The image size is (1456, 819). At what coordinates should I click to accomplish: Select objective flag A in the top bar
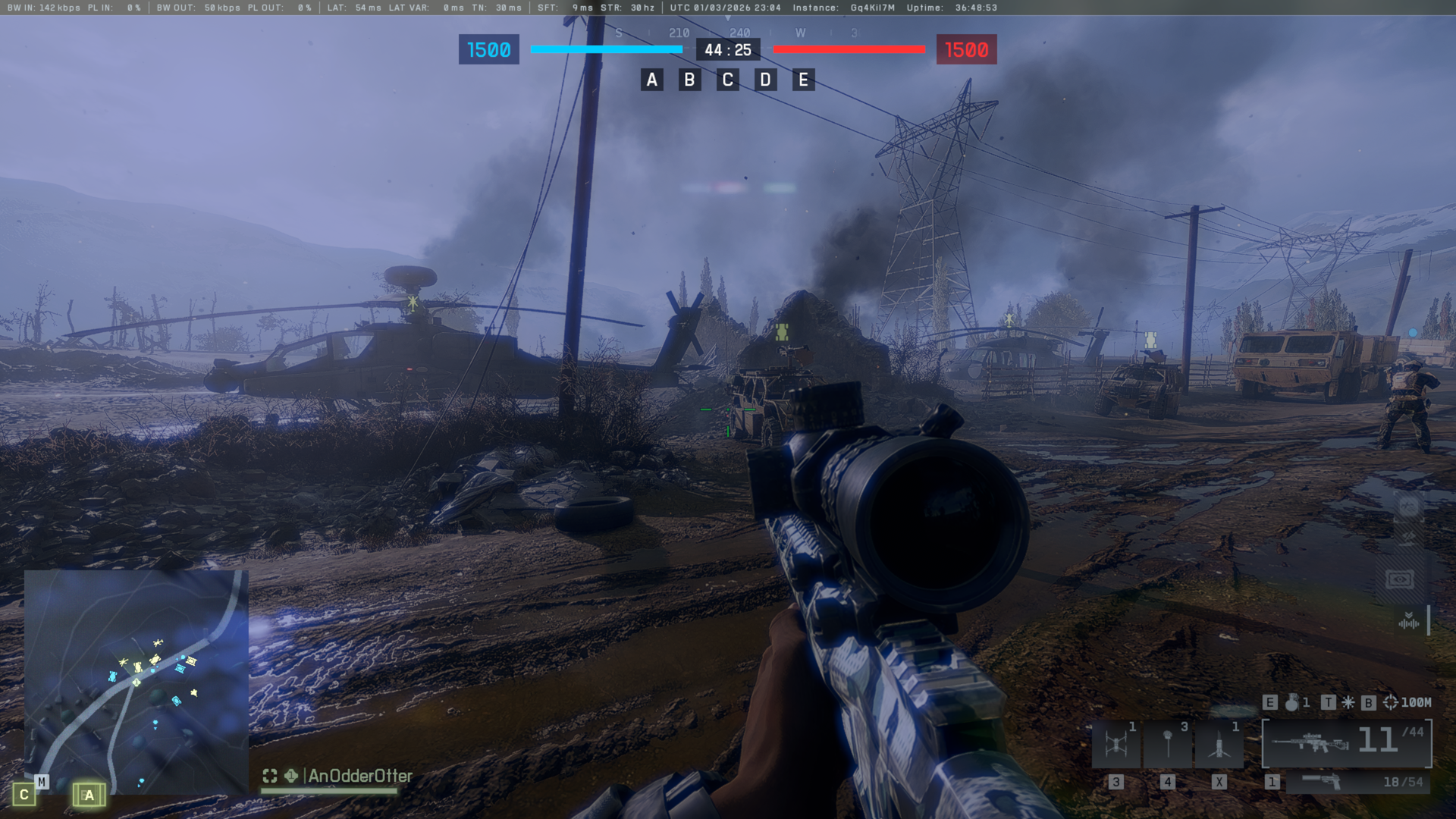pyautogui.click(x=651, y=80)
